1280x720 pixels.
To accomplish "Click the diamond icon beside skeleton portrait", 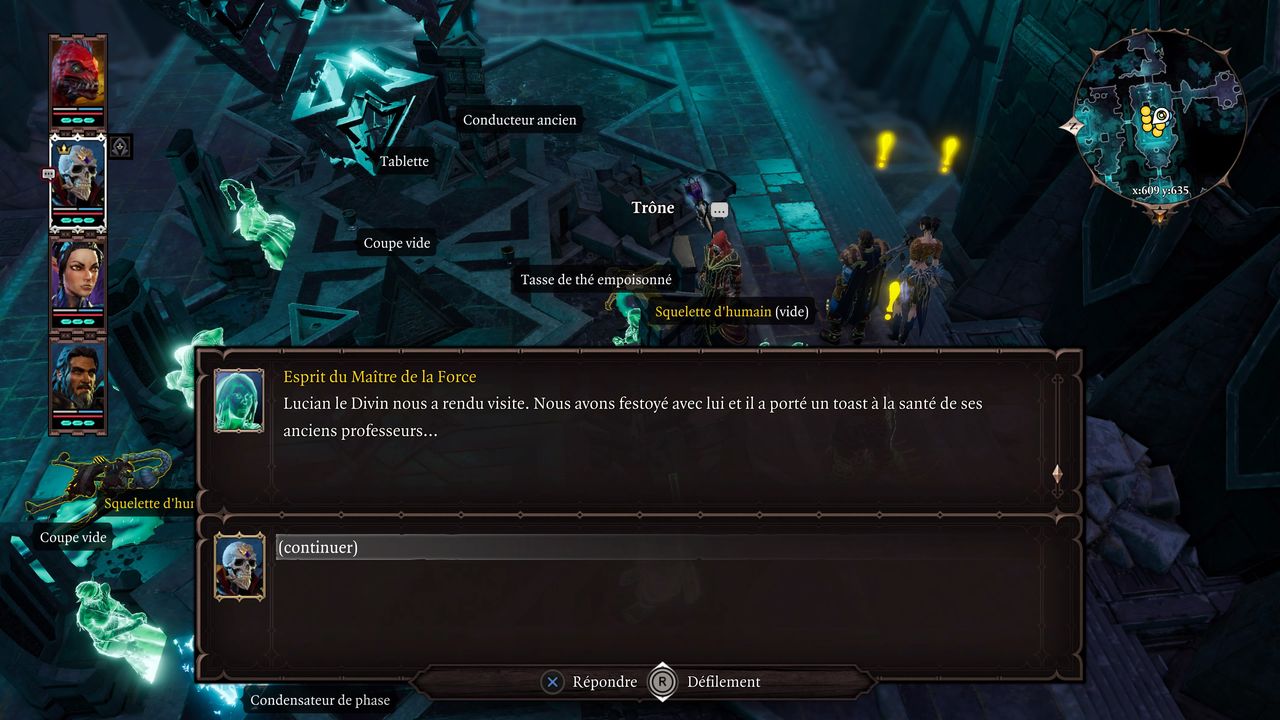I will [120, 147].
